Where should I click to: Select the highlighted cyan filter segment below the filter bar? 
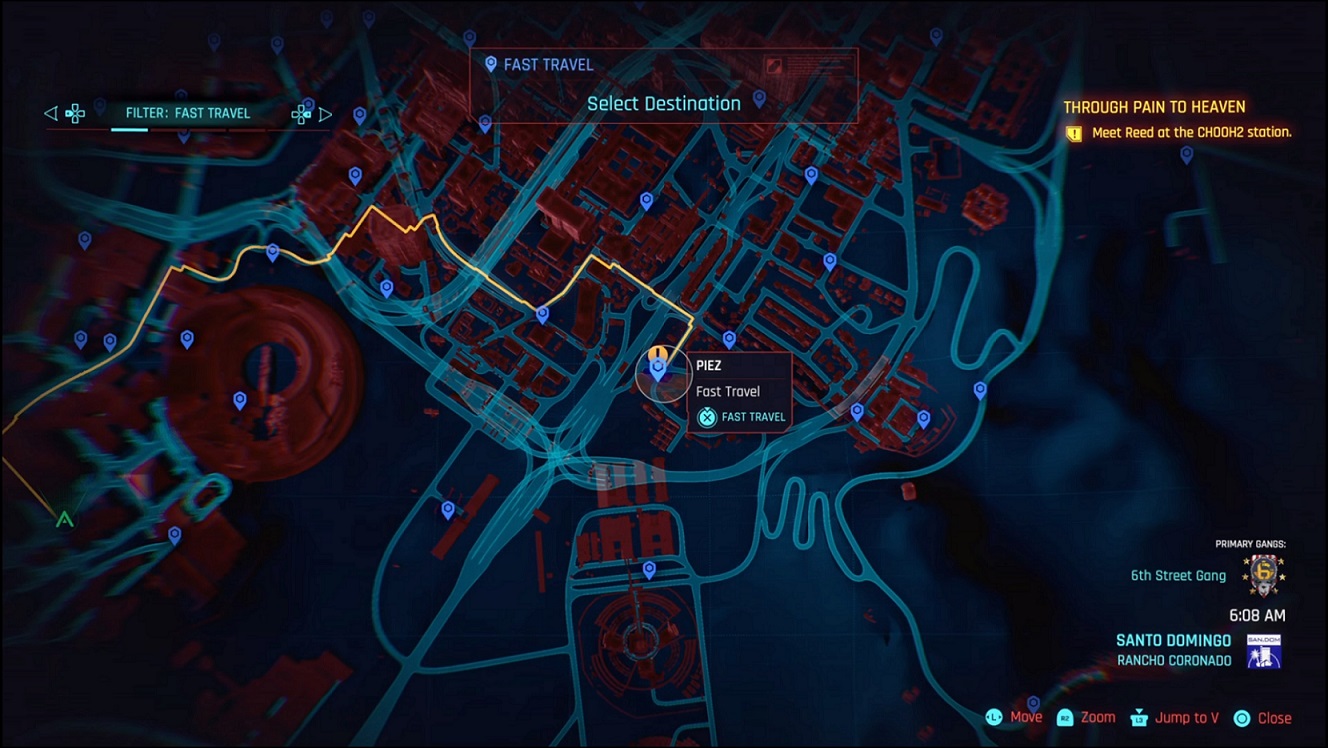pyautogui.click(x=129, y=130)
